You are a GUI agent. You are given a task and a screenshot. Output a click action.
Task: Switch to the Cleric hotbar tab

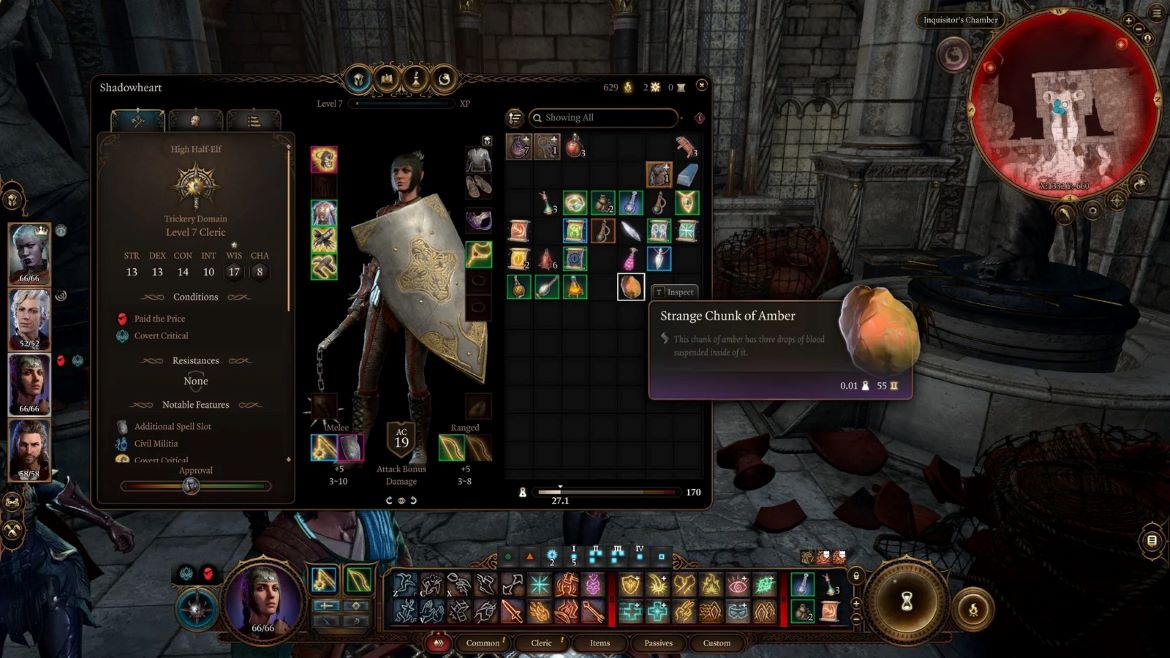(x=541, y=643)
